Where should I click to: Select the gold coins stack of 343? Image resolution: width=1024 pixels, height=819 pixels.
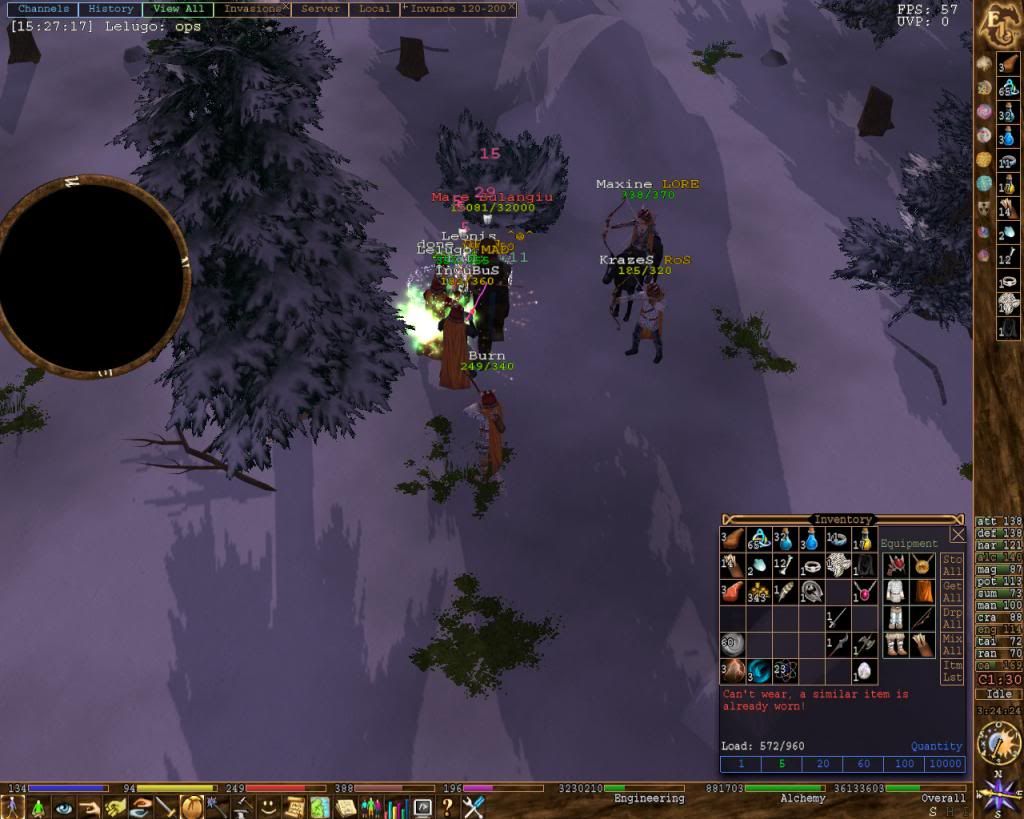pyautogui.click(x=758, y=593)
